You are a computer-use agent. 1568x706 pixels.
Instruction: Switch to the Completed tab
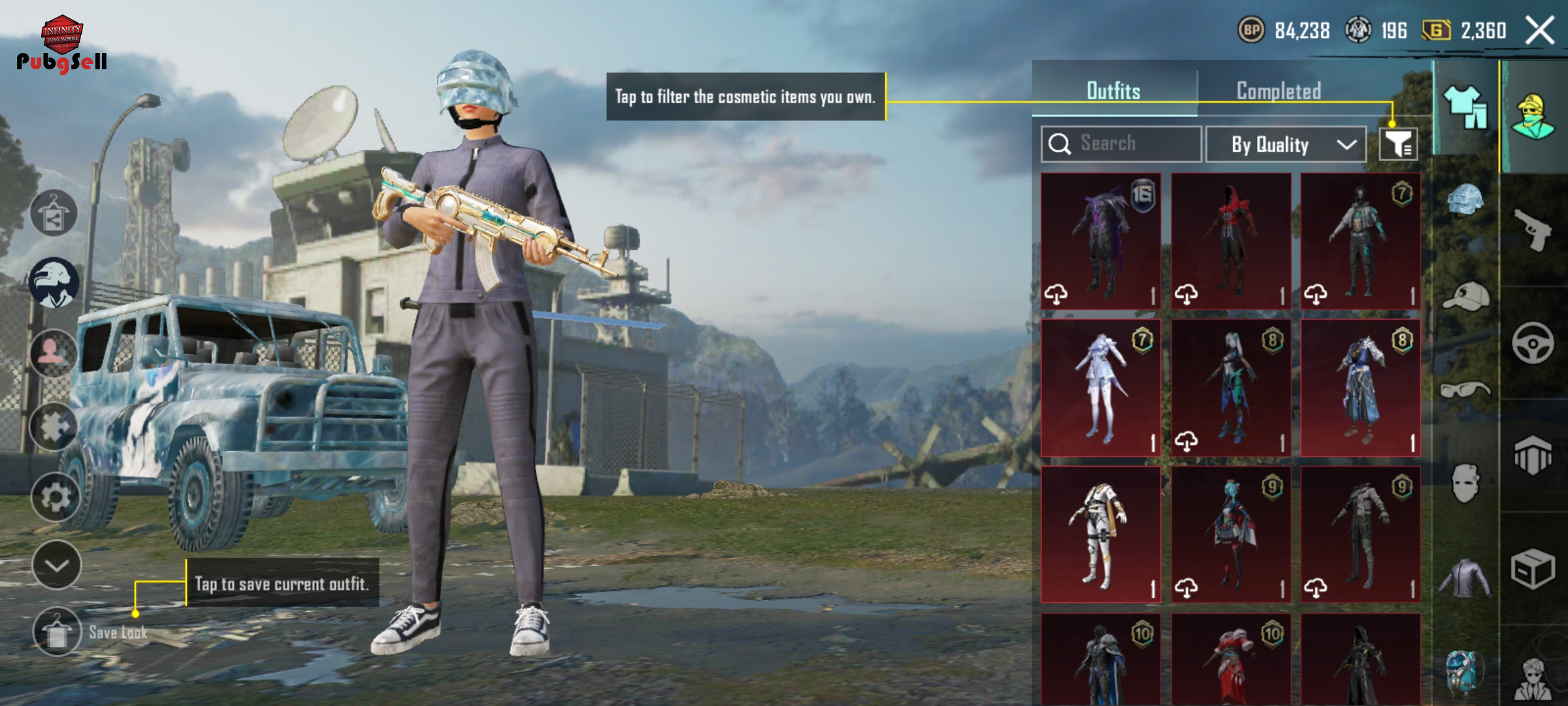[1279, 91]
